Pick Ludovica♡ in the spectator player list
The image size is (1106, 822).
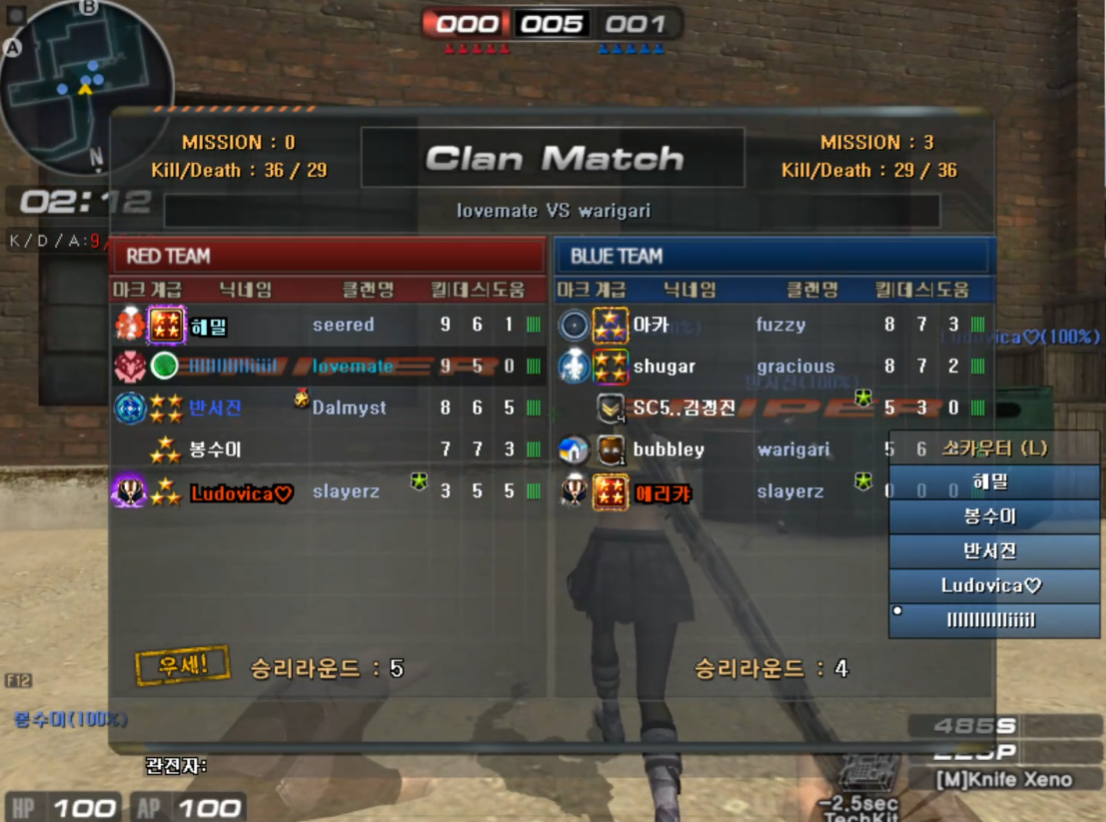(993, 585)
